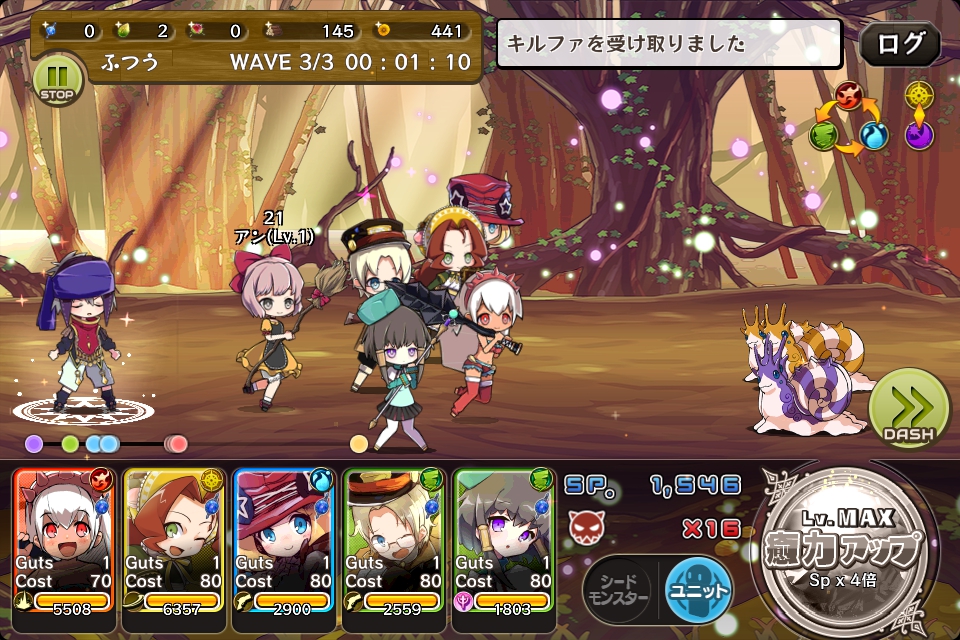The image size is (960, 640).
Task: Deploy the red top-hat unit card
Action: tap(283, 538)
